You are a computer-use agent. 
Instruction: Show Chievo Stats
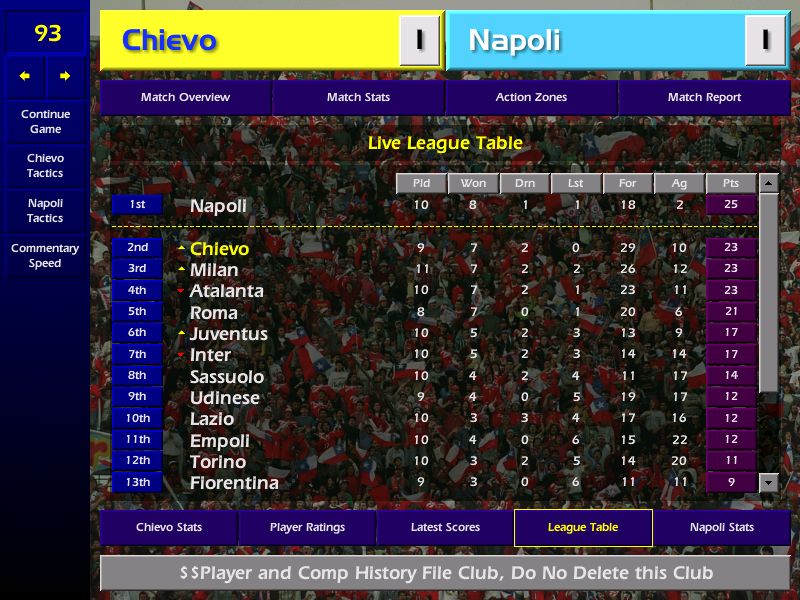pos(169,527)
